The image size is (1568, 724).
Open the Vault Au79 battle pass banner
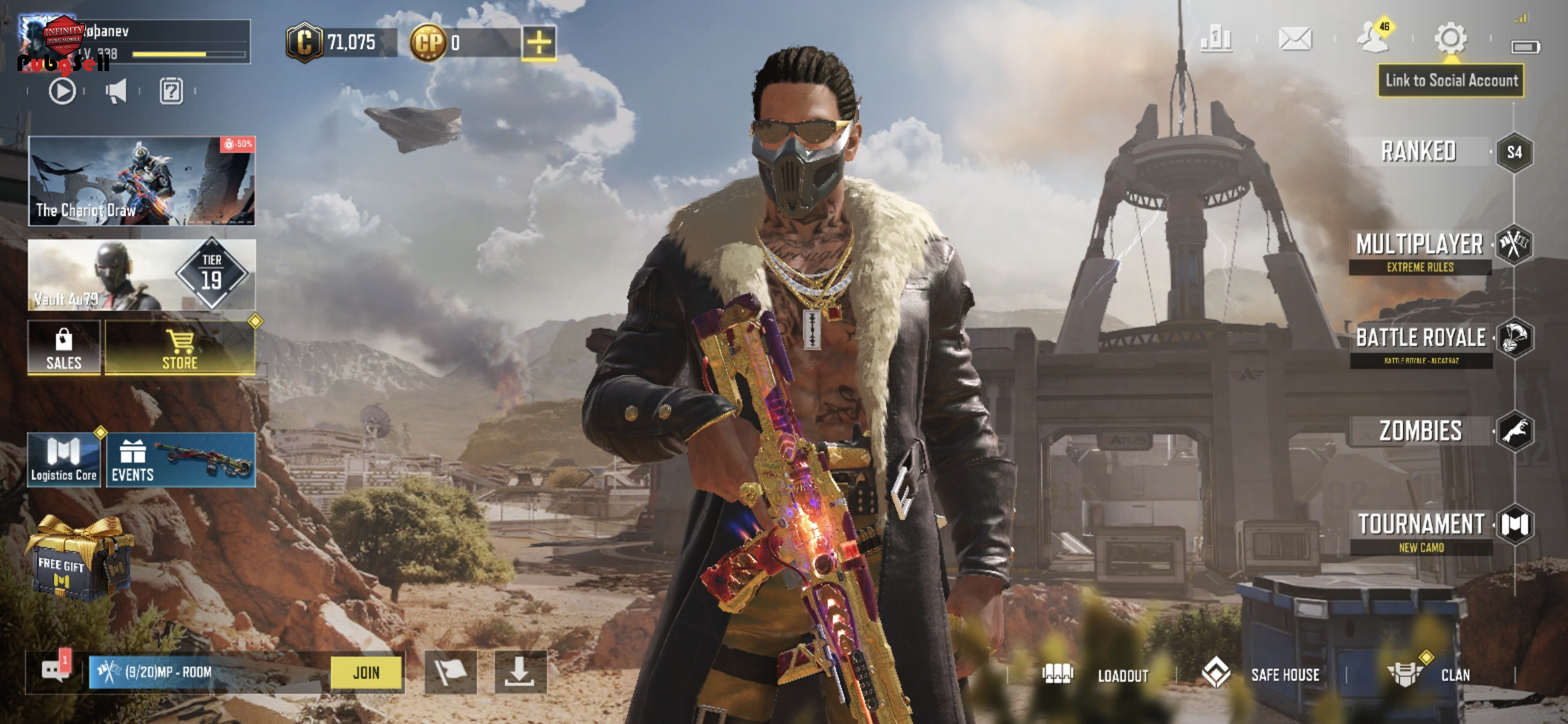pyautogui.click(x=141, y=275)
